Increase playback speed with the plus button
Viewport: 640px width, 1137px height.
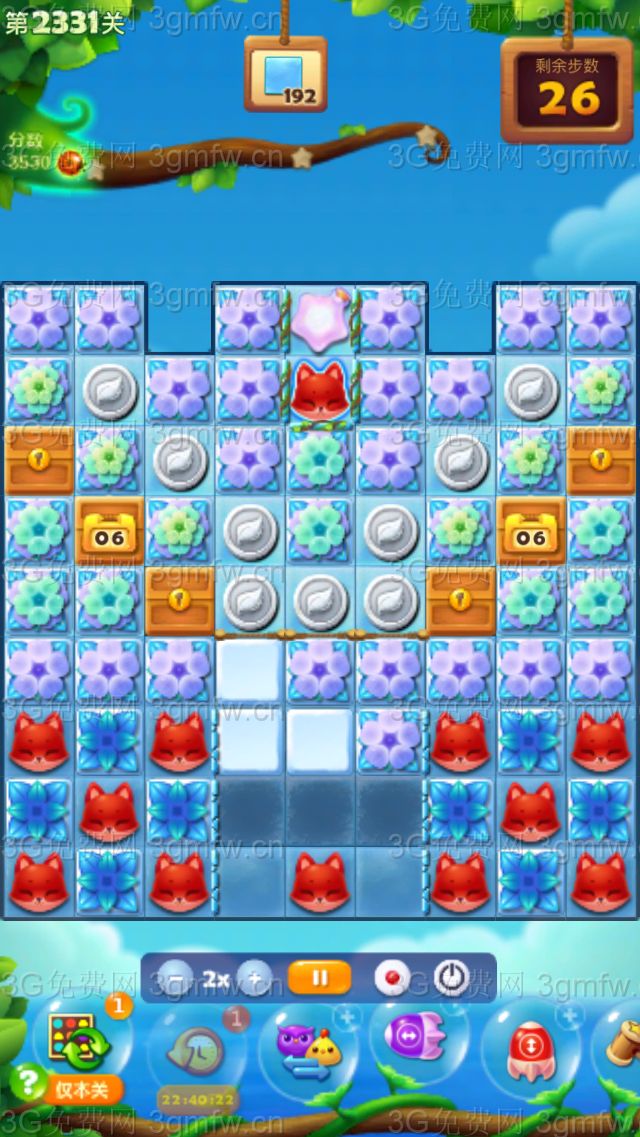pos(255,979)
